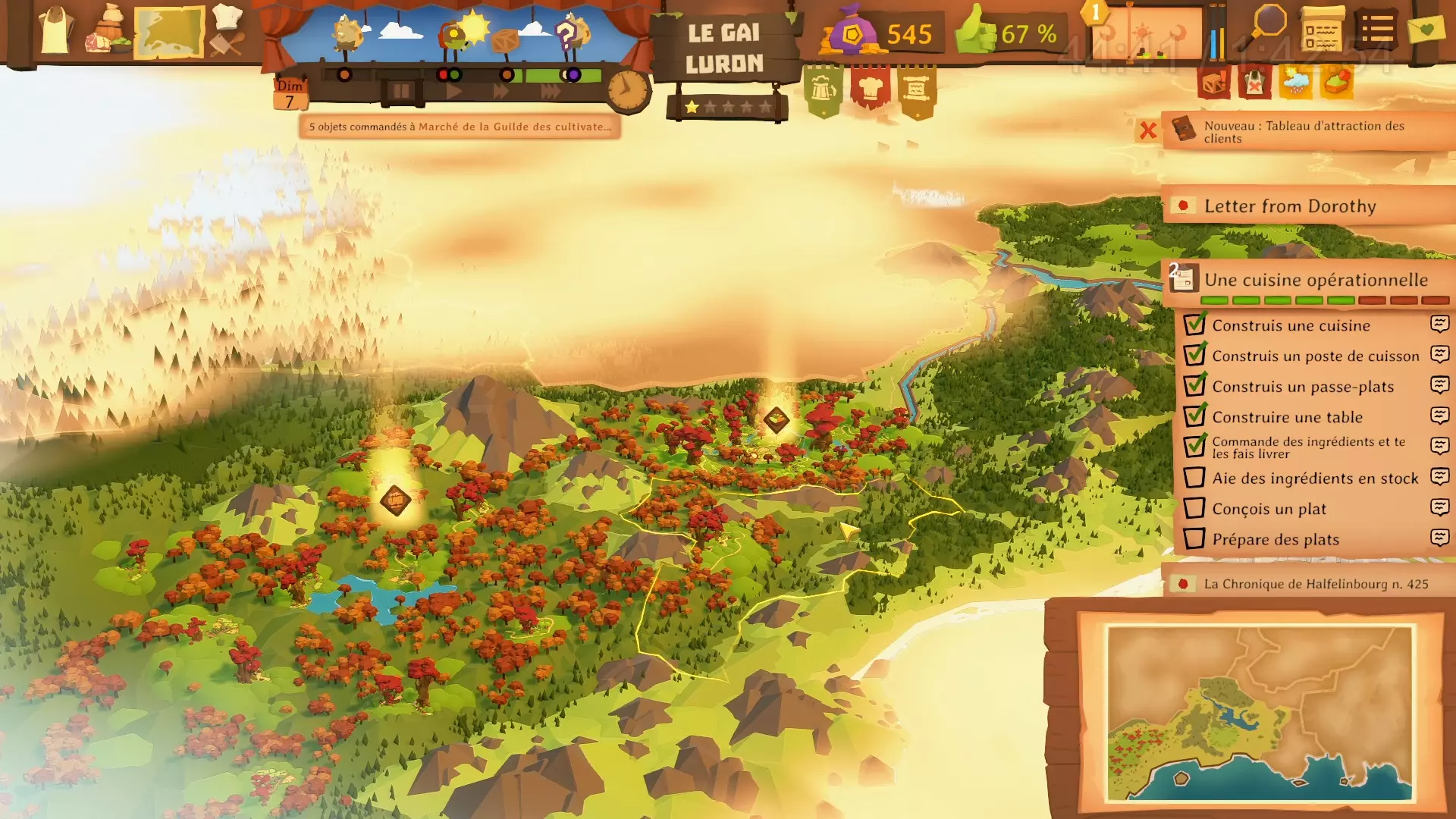The width and height of the screenshot is (1456, 819).
Task: Switch to triple fast-forward speed
Action: click(551, 92)
